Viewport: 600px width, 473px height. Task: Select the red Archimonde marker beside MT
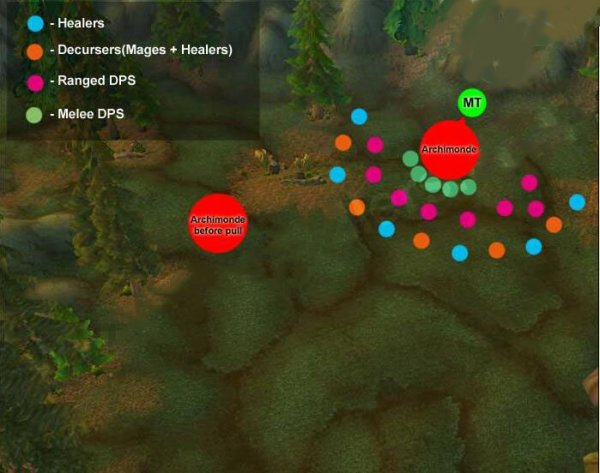(449, 150)
